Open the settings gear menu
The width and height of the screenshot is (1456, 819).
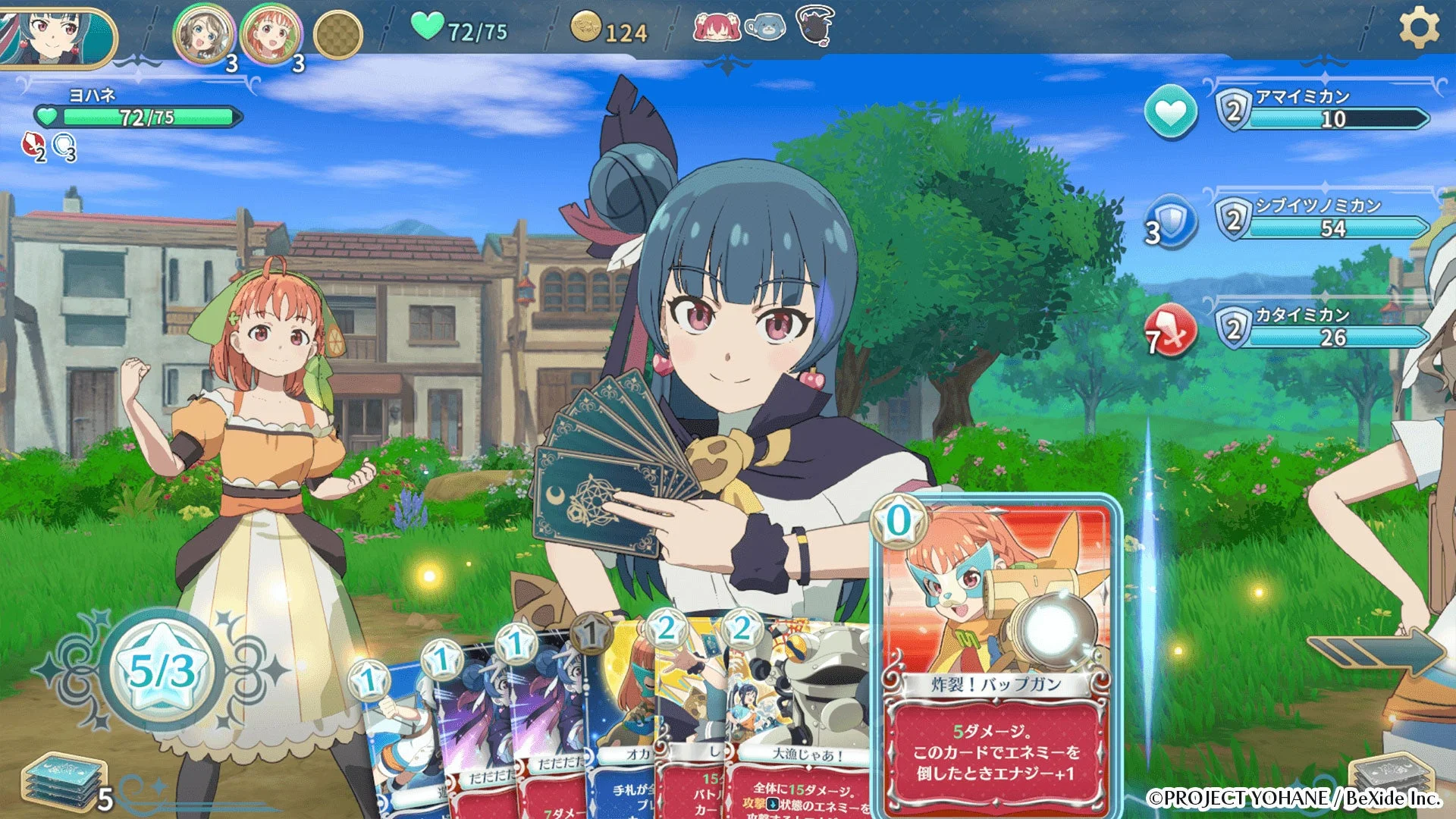click(x=1418, y=28)
